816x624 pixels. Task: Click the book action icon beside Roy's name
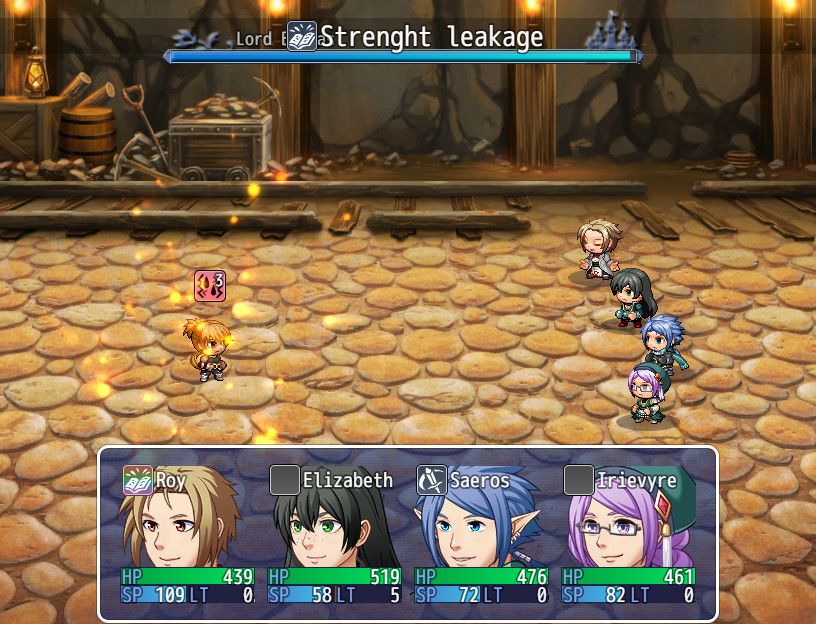(x=137, y=481)
